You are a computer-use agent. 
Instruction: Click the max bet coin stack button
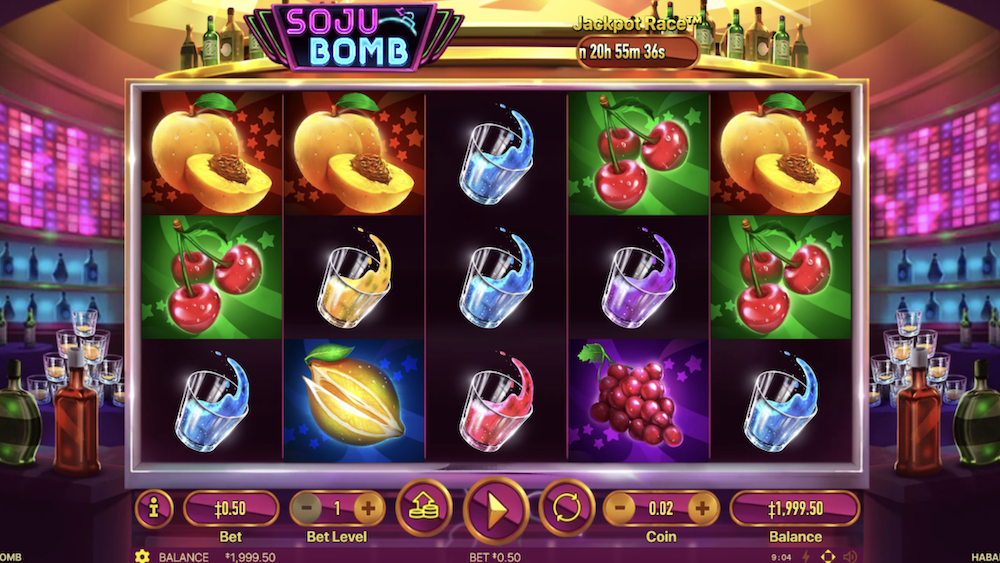[424, 508]
